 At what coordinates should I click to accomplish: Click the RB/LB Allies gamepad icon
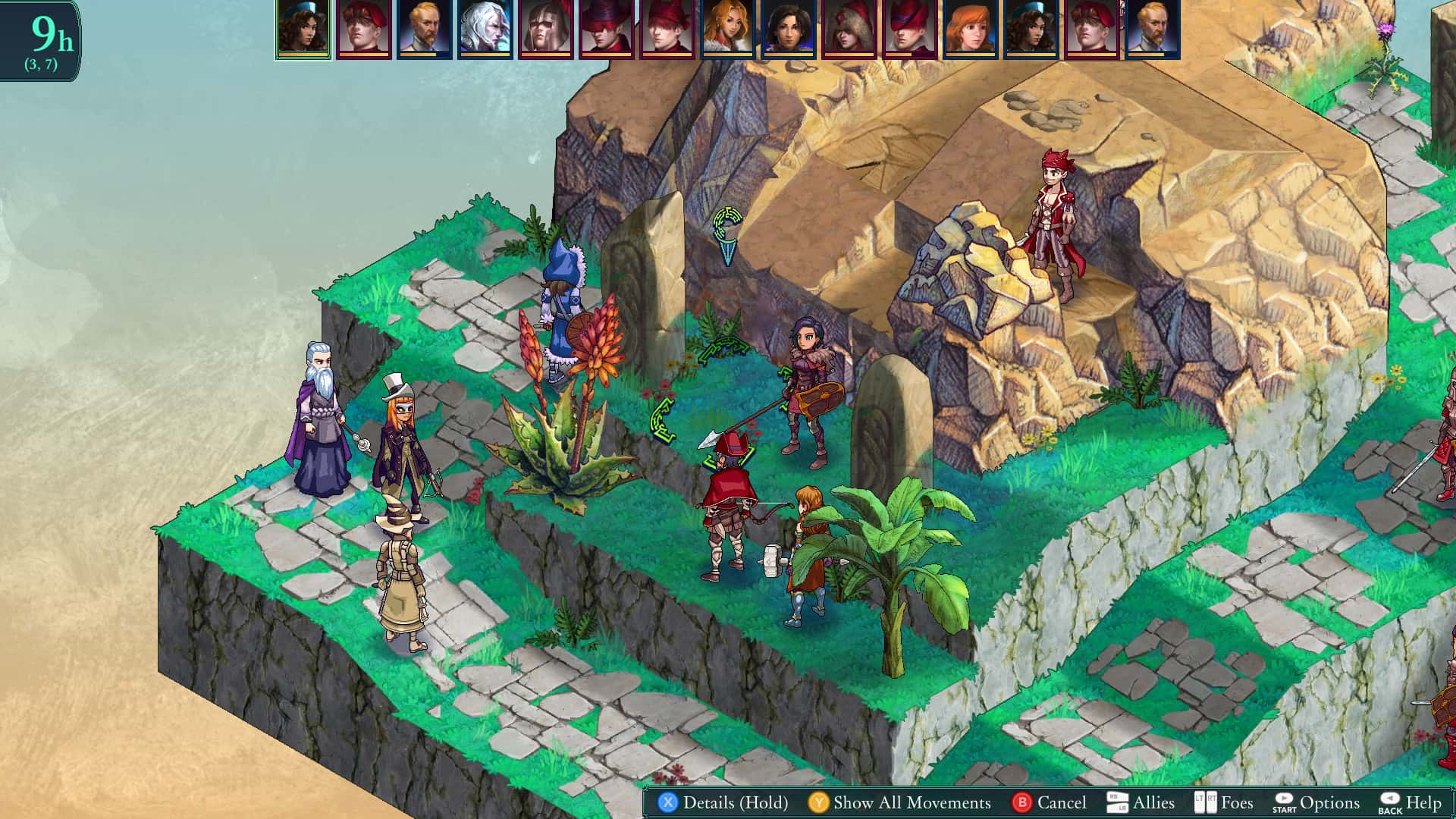[1117, 802]
